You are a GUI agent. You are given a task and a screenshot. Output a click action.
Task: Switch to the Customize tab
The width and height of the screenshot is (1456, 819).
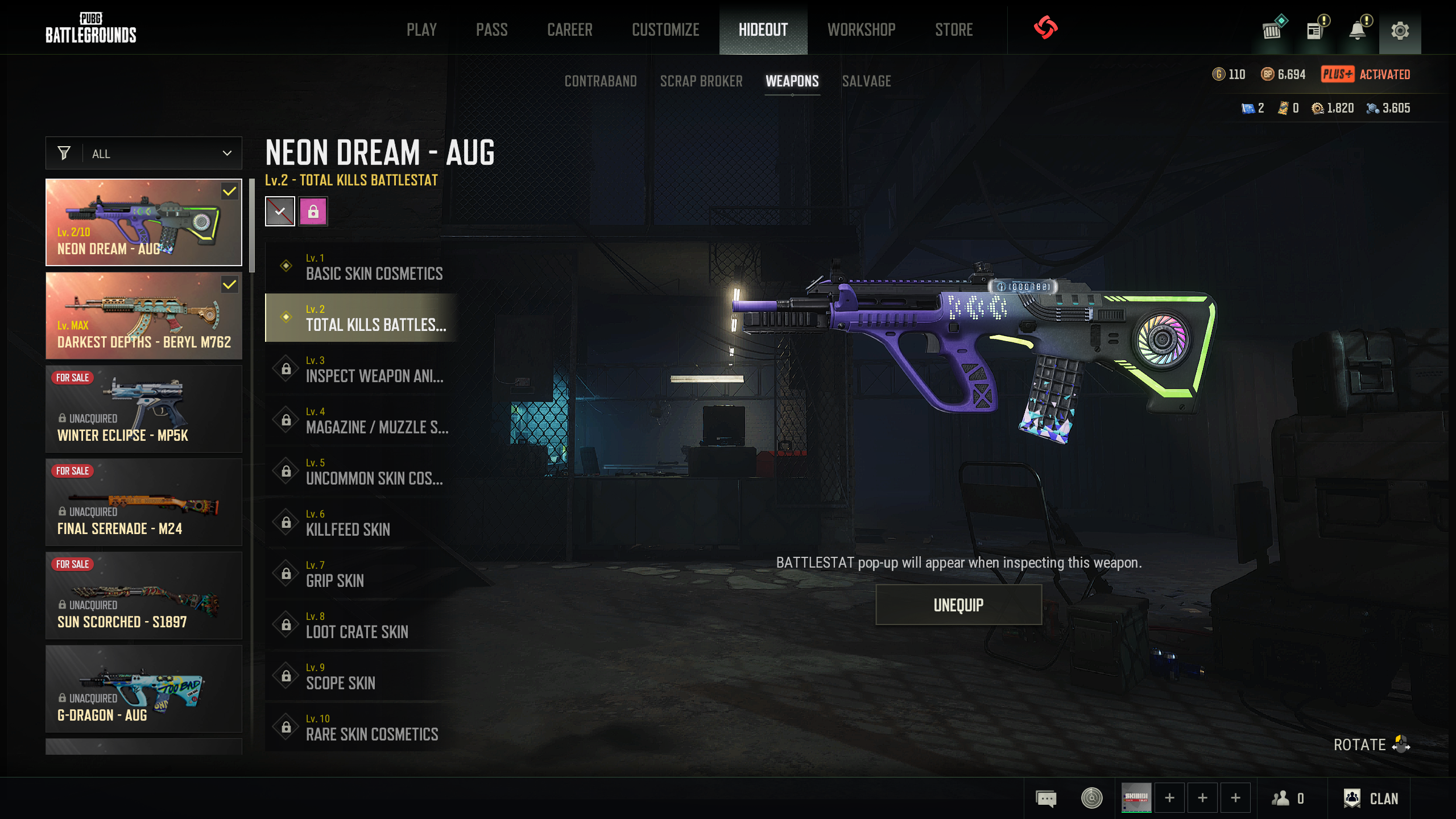click(x=665, y=30)
